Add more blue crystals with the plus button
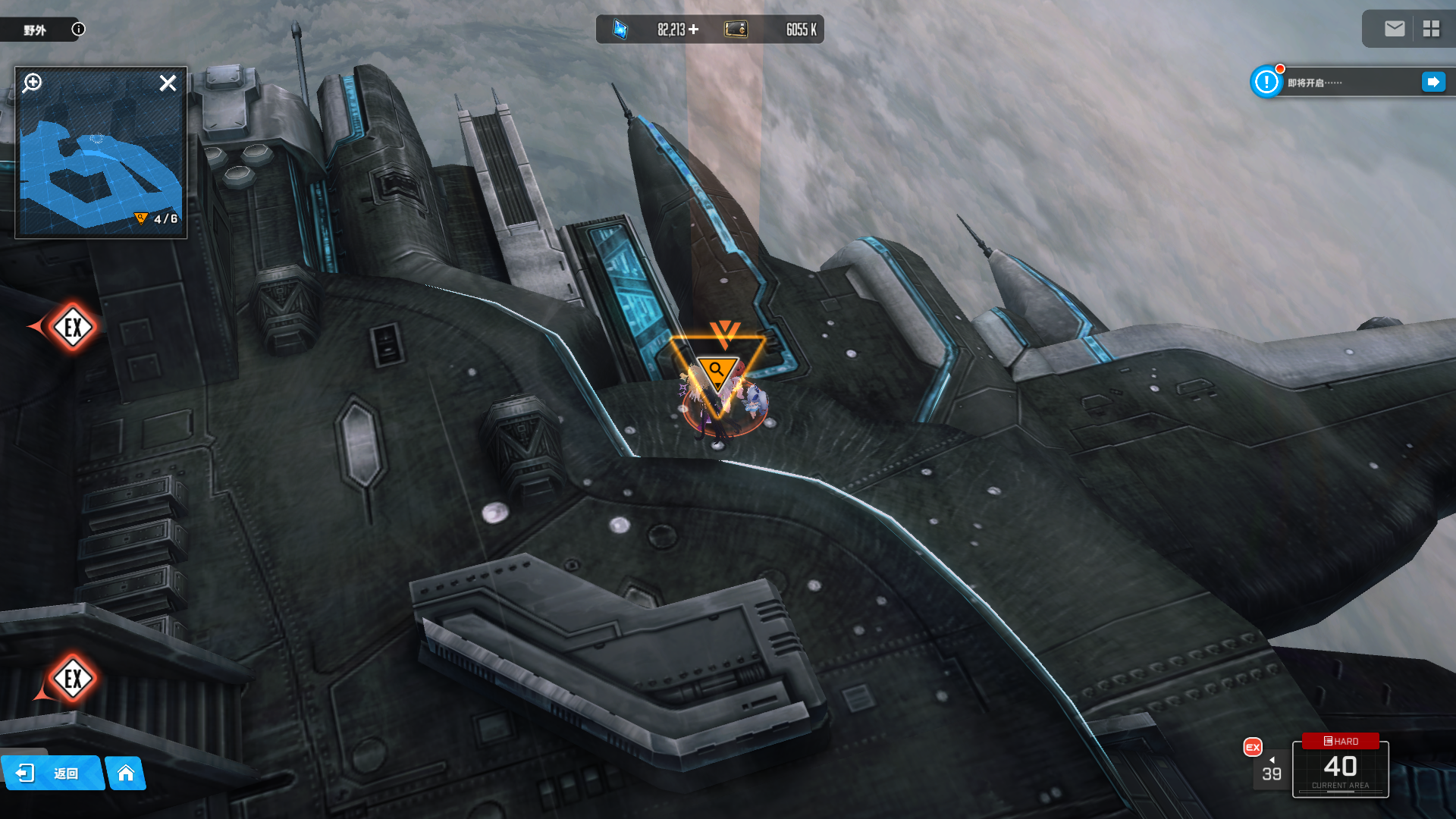This screenshot has width=1456, height=819. pos(693,30)
